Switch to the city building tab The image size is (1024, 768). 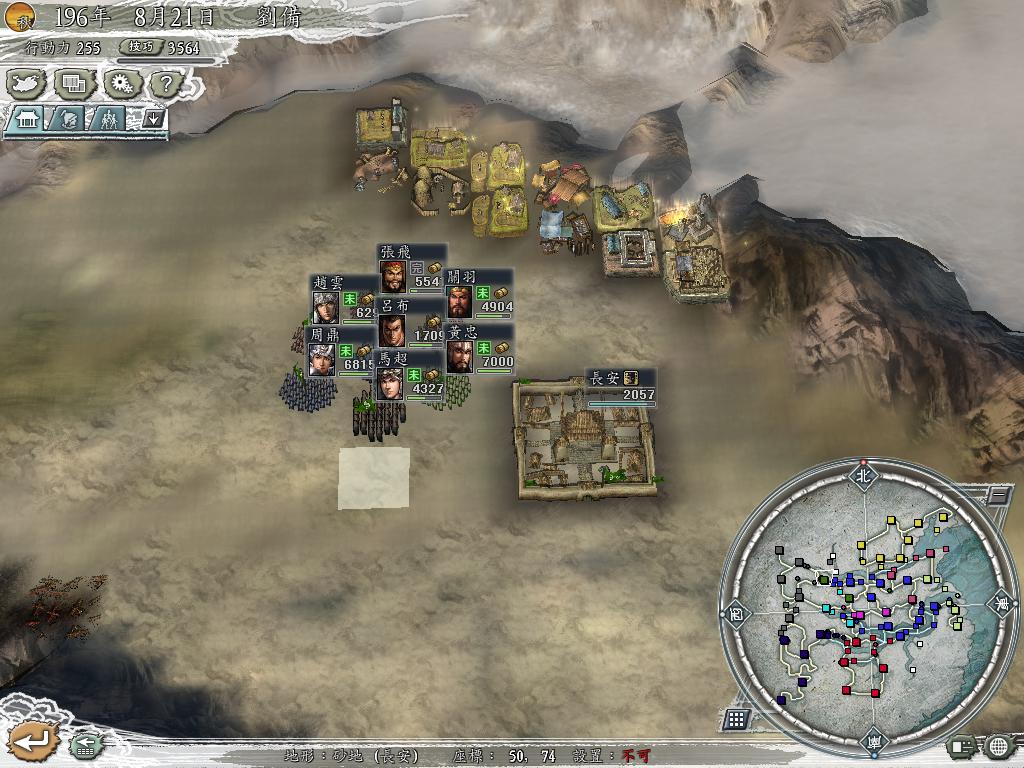tap(26, 120)
